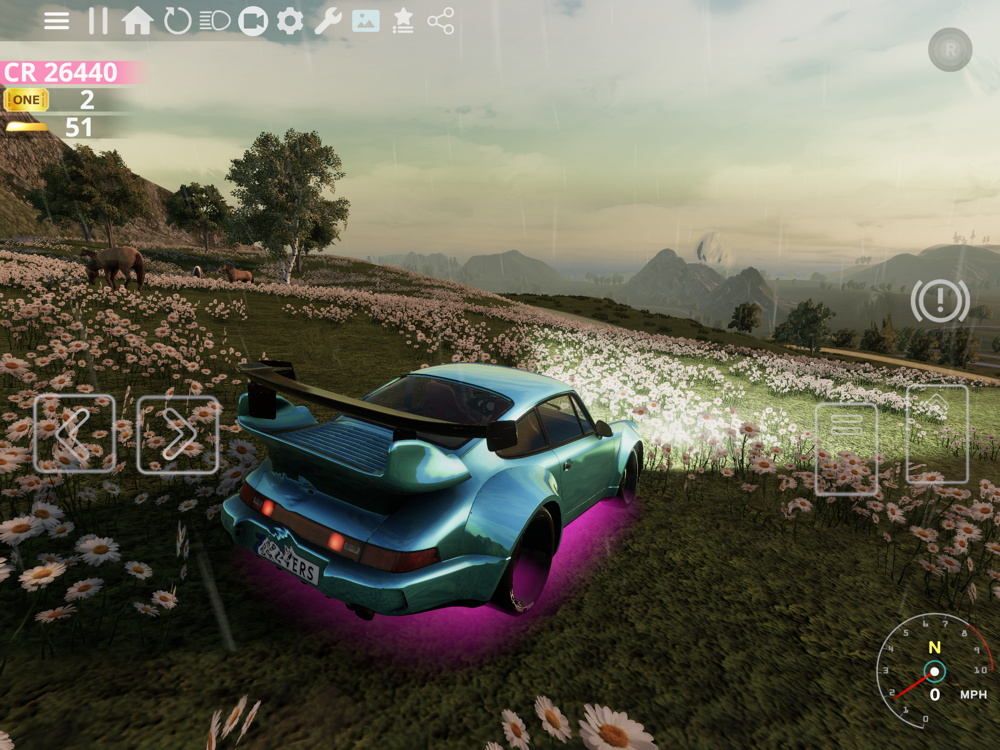Pause the game
Viewport: 1000px width, 750px height.
coord(97,21)
